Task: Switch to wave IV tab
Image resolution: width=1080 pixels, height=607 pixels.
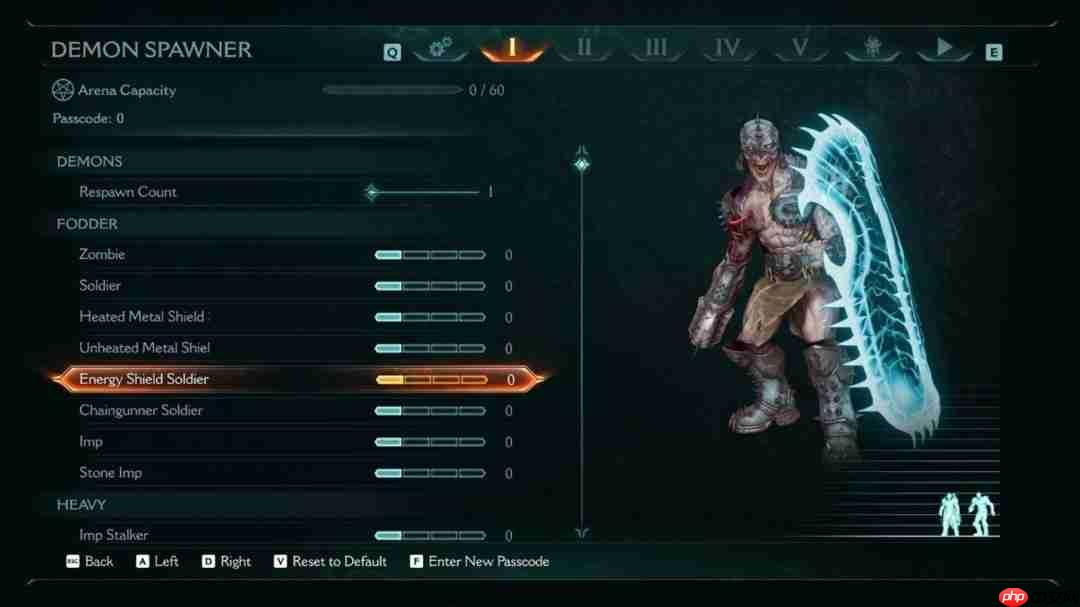Action: tap(727, 47)
